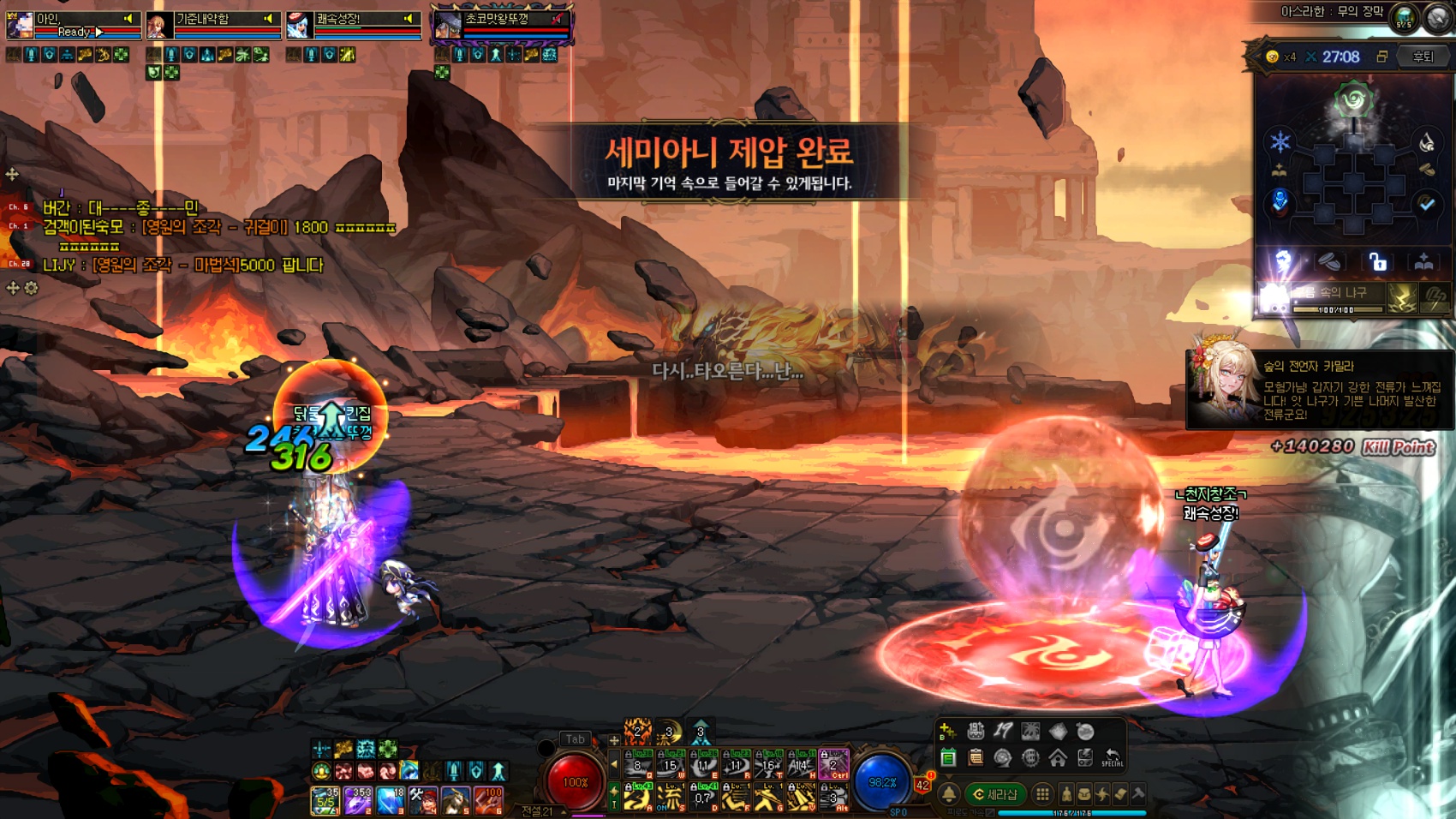Toggle voice speaker for party member 기준내악함
The height and width of the screenshot is (819, 1456).
point(268,18)
